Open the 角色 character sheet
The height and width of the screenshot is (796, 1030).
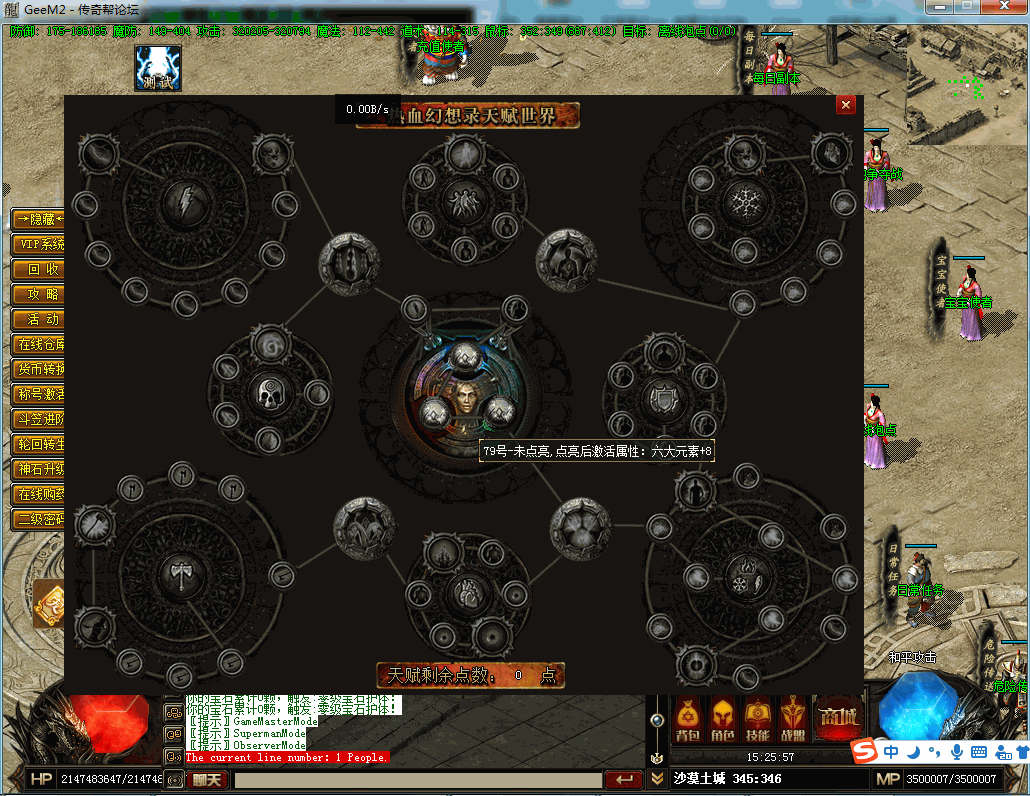[x=722, y=720]
